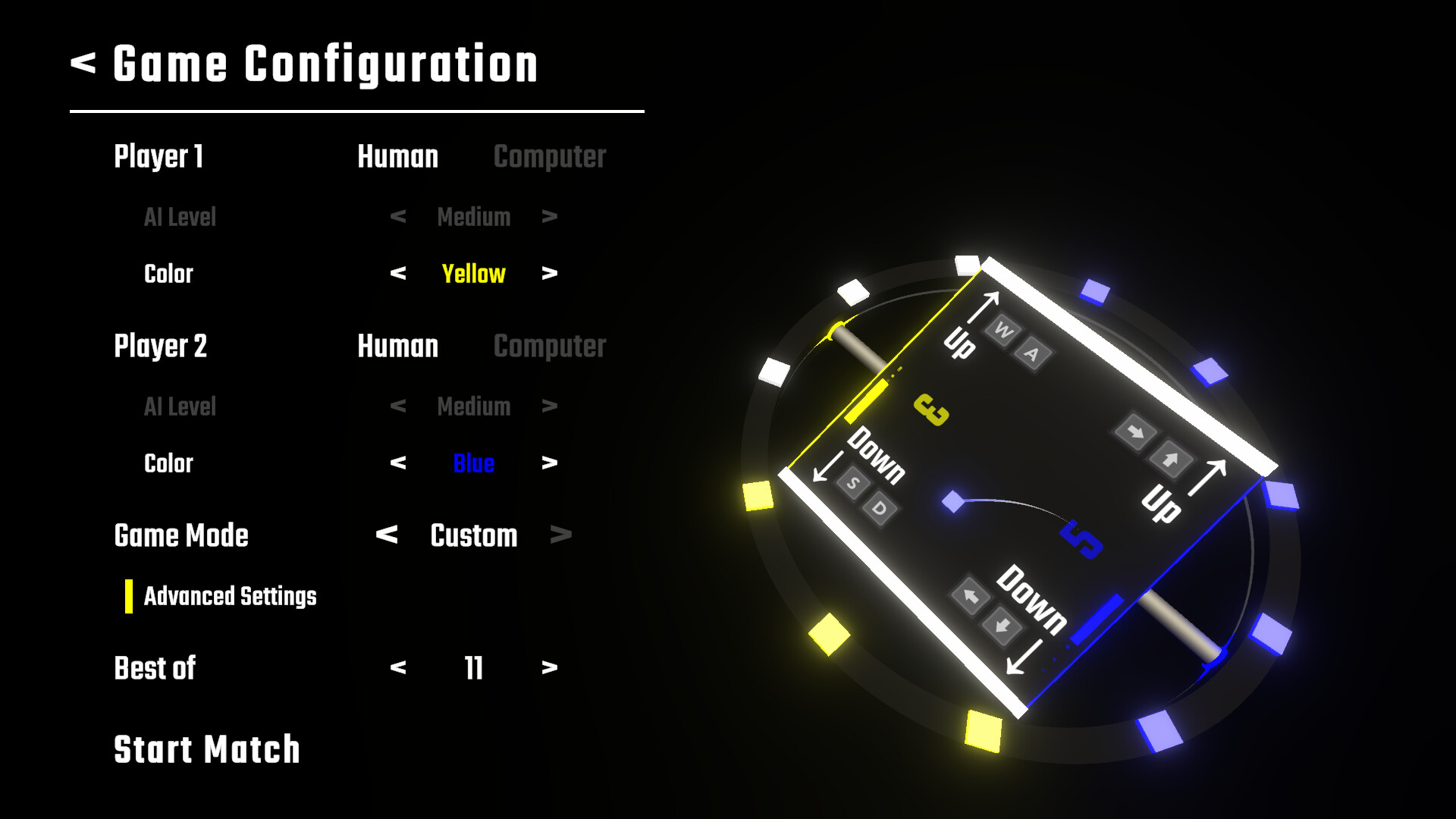Decrease Player 2 AI Level
The width and height of the screenshot is (1456, 819).
tap(397, 406)
